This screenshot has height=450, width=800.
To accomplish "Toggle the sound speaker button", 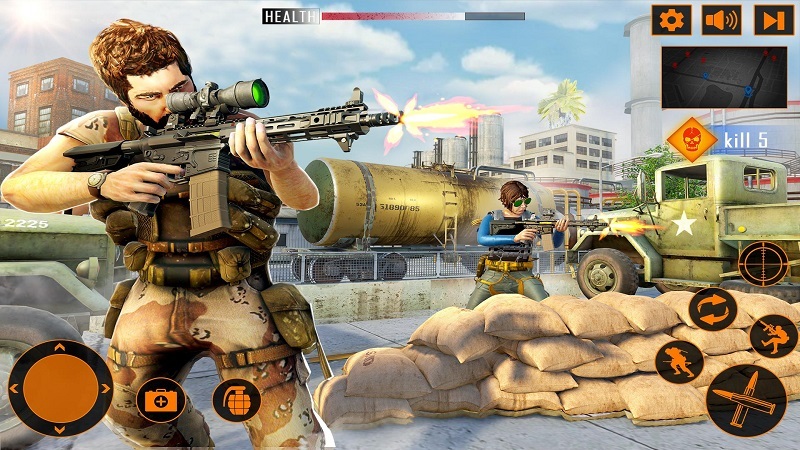I will pos(721,20).
